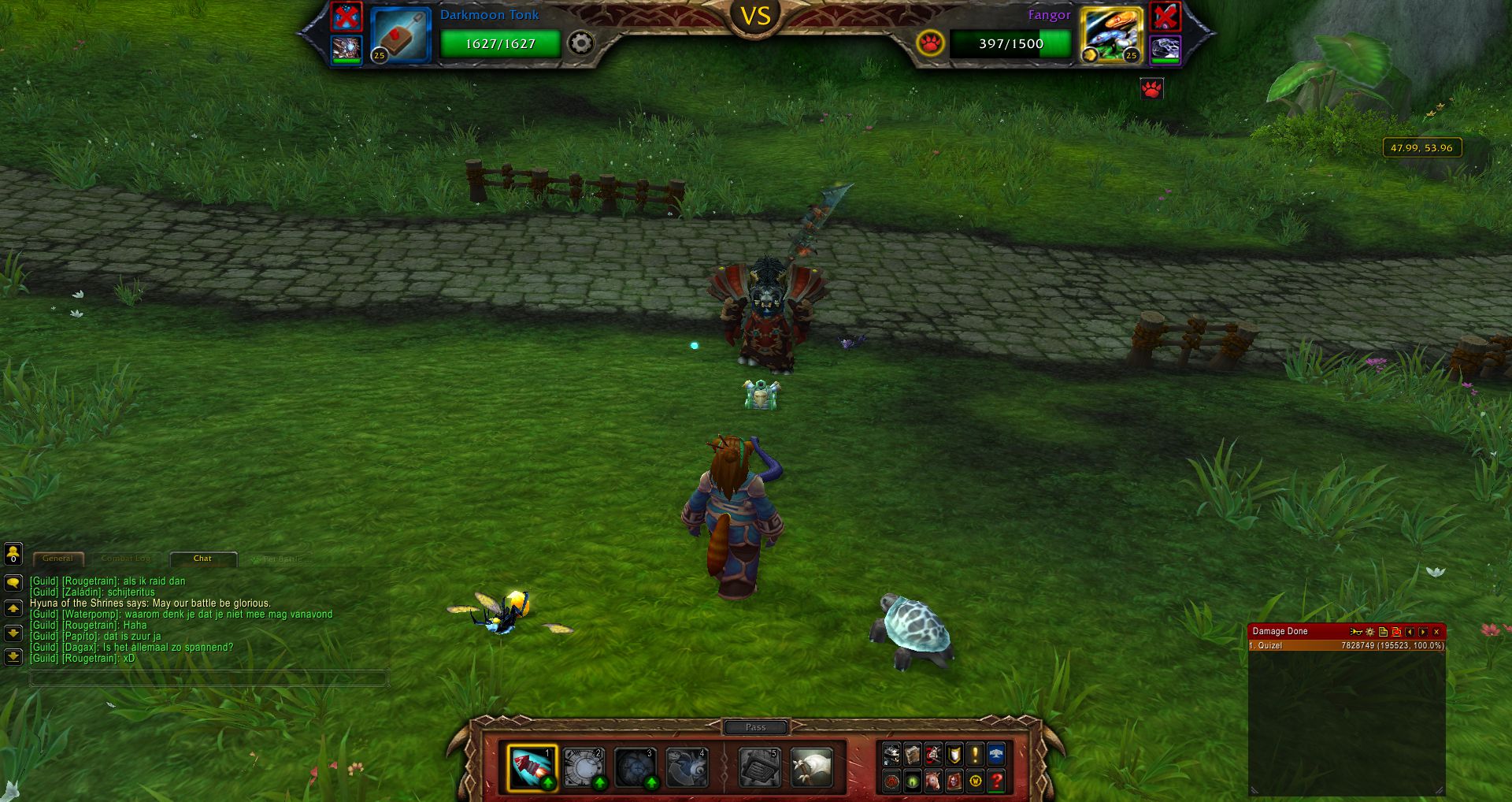Show next damage meter mode arrow
The height and width of the screenshot is (802, 1512).
tap(1423, 631)
